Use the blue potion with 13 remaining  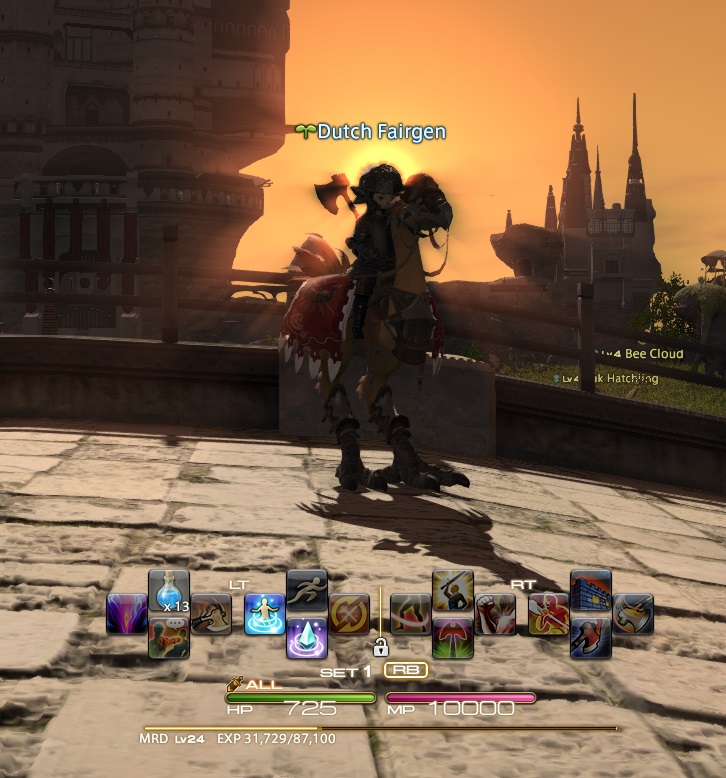[x=169, y=592]
